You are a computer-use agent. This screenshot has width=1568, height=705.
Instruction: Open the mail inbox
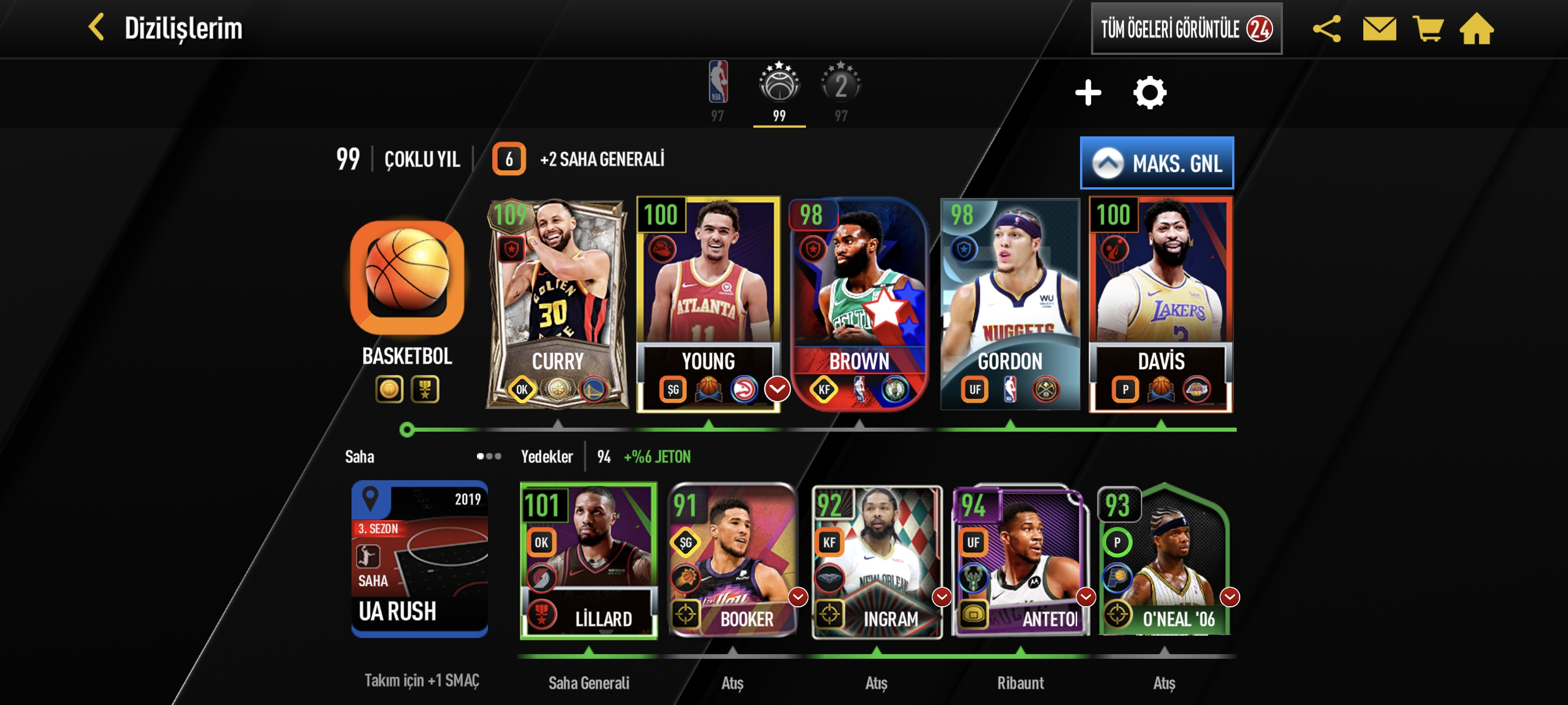click(1379, 28)
